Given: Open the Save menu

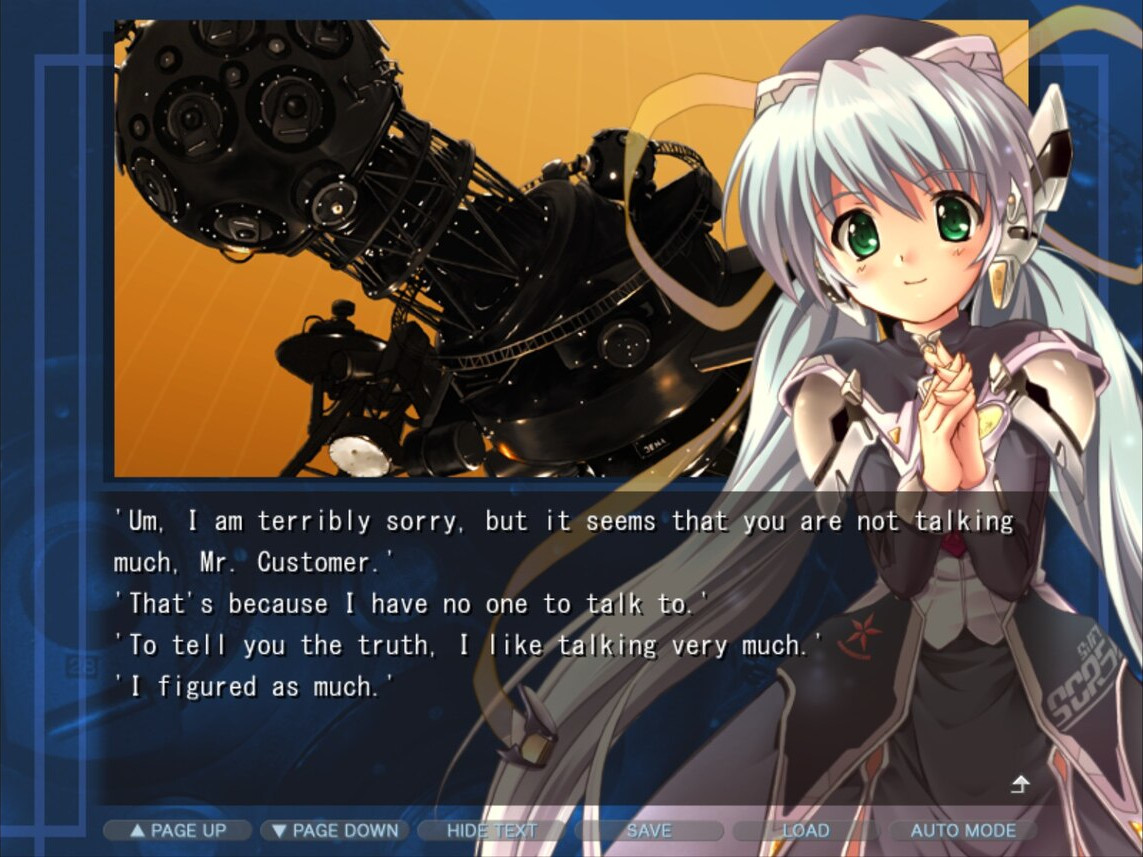Looking at the screenshot, I should (649, 830).
